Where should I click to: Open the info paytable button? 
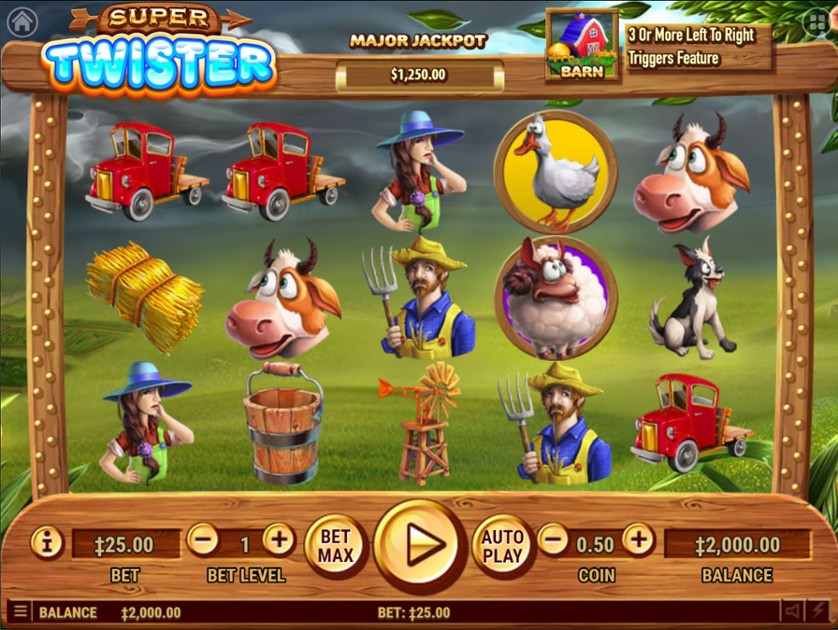click(47, 542)
